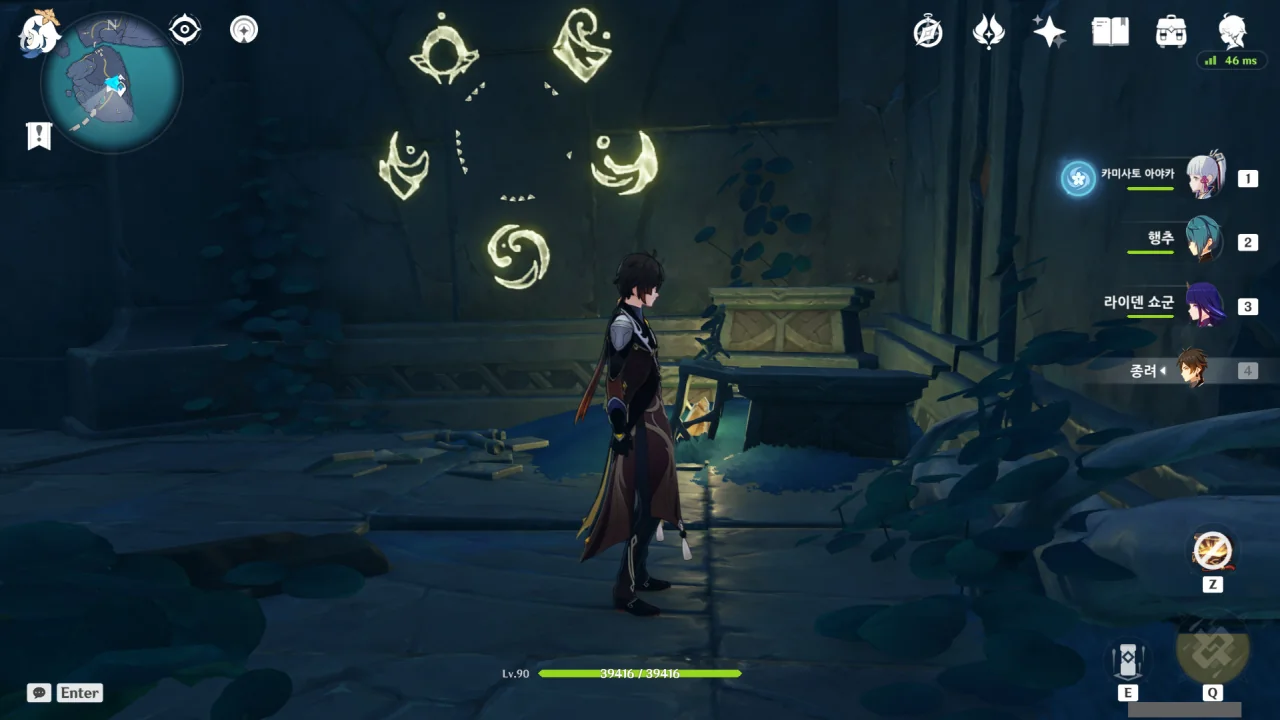Select active character 종려 in party list
This screenshot has width=1280, height=720.
[1192, 370]
